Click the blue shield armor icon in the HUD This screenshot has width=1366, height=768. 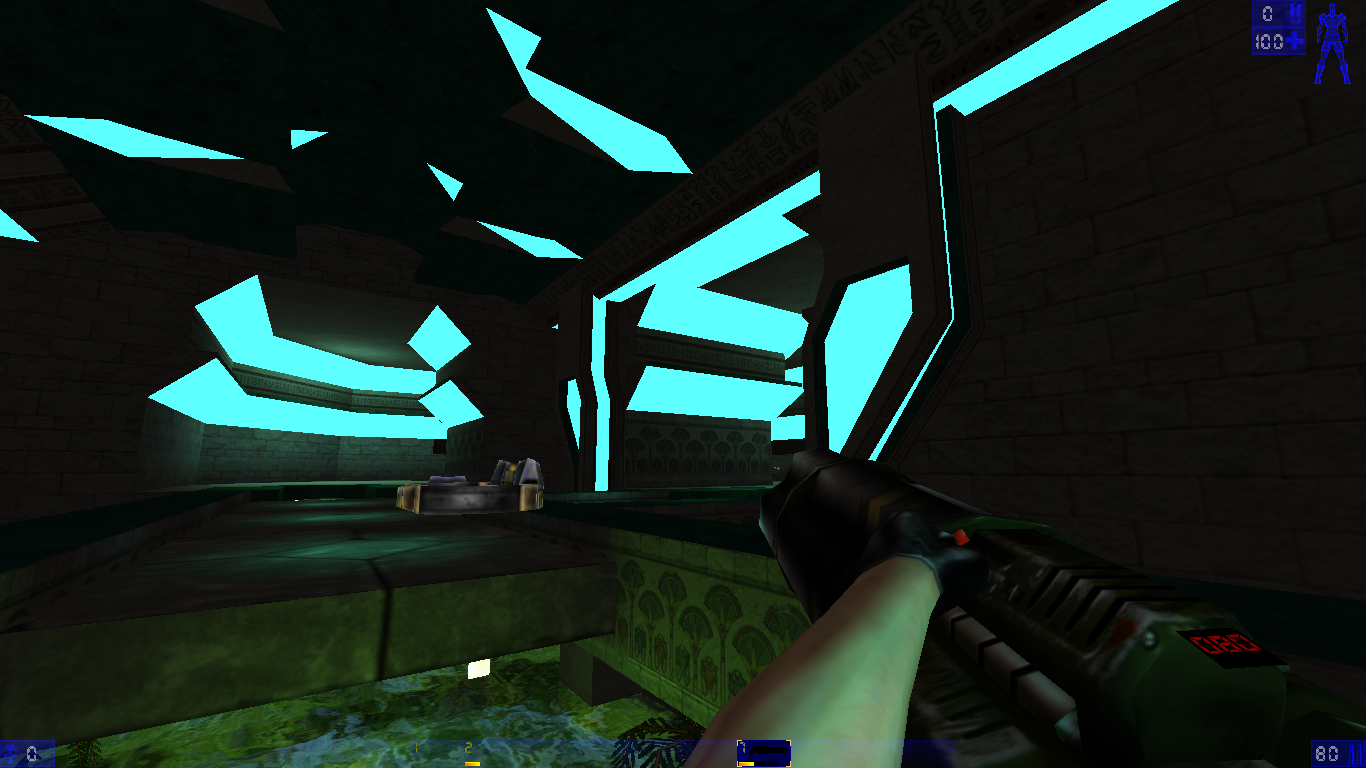pyautogui.click(x=1296, y=13)
